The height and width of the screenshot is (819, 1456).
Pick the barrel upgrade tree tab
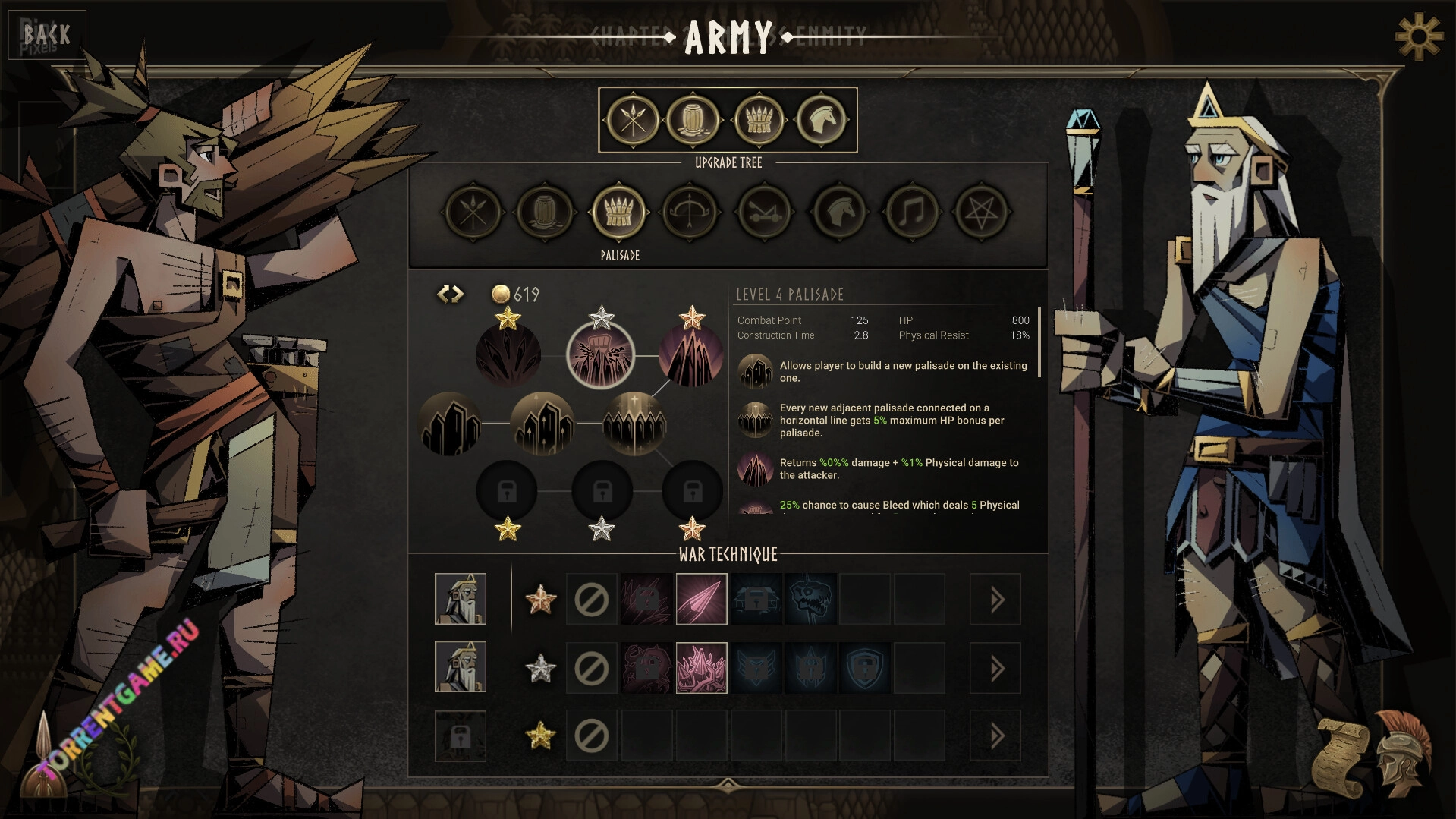(544, 213)
